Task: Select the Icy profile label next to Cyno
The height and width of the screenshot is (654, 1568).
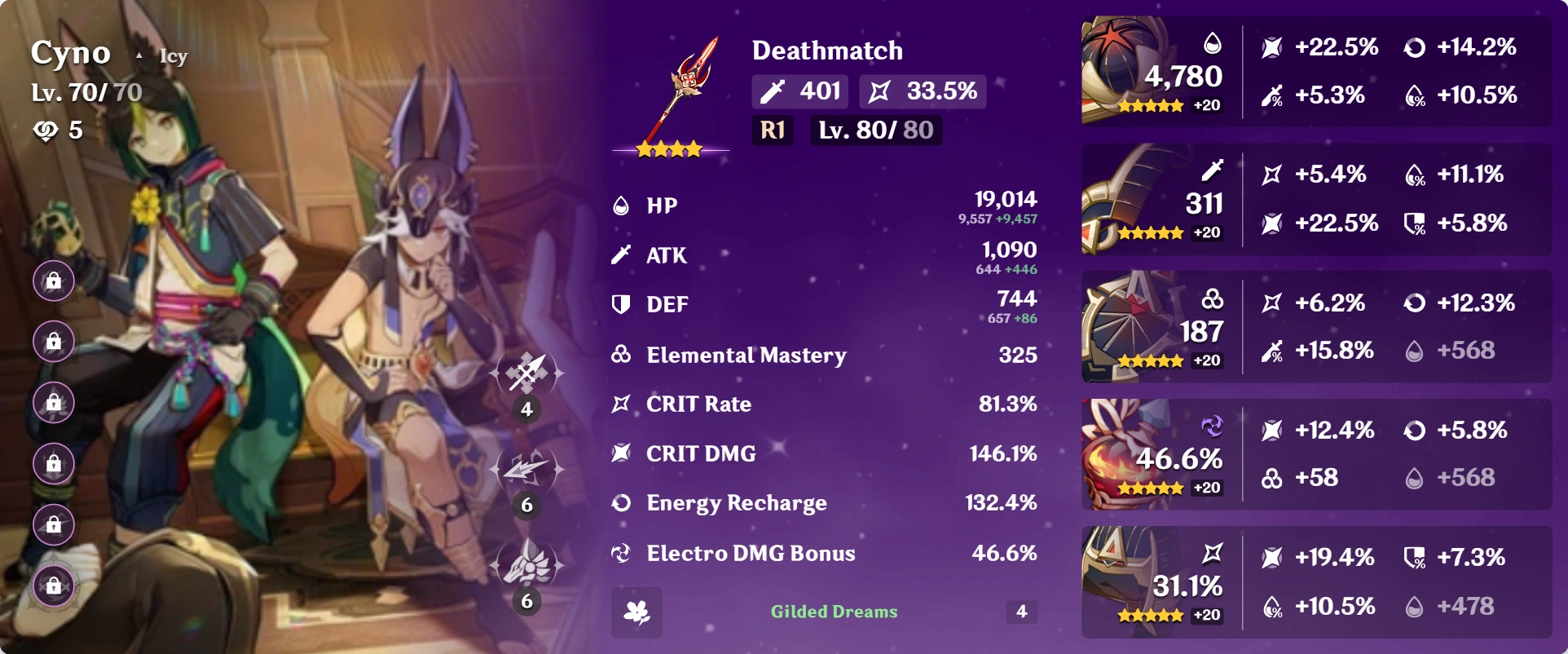Action: tap(173, 55)
